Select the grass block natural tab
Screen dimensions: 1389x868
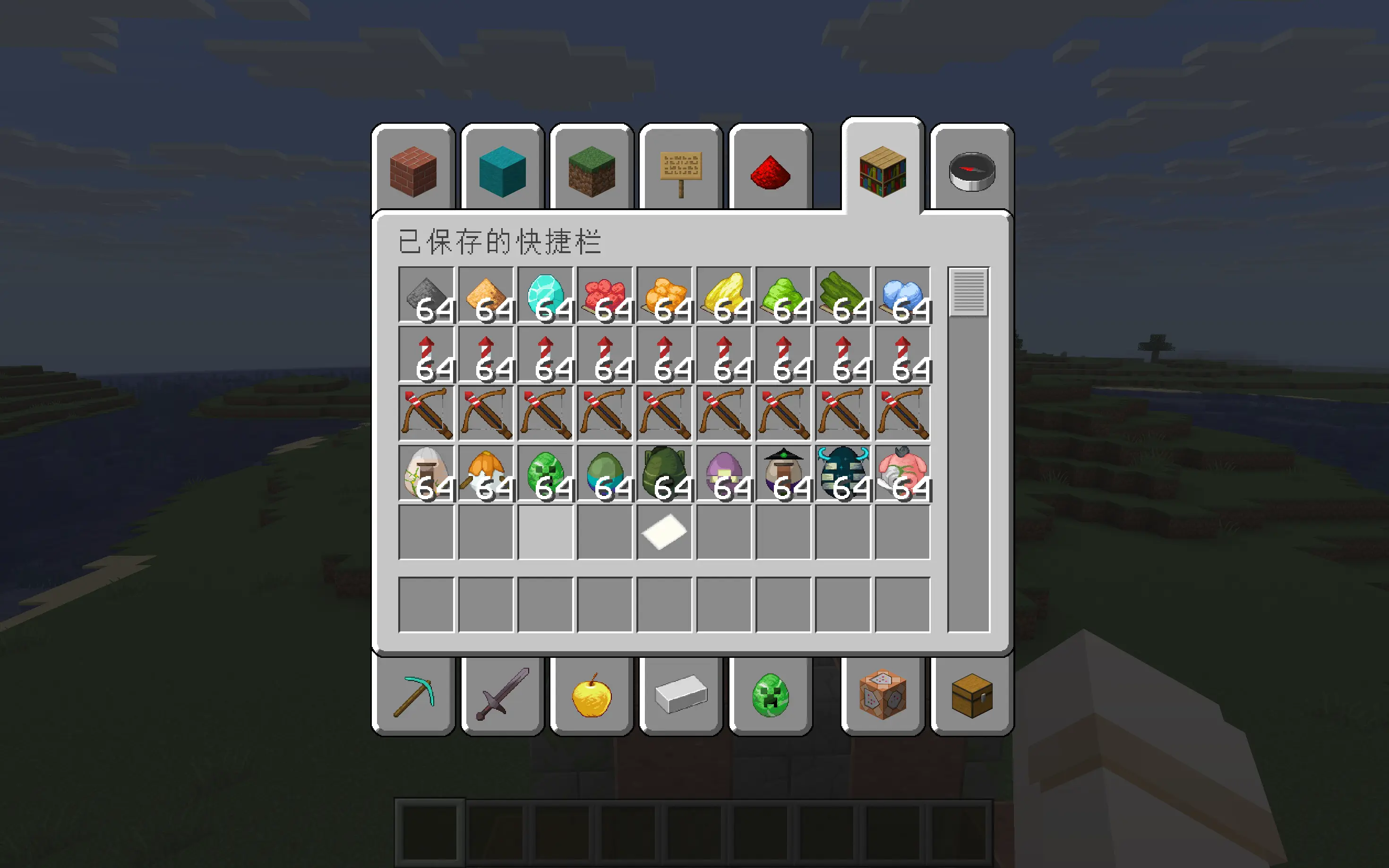click(x=592, y=171)
